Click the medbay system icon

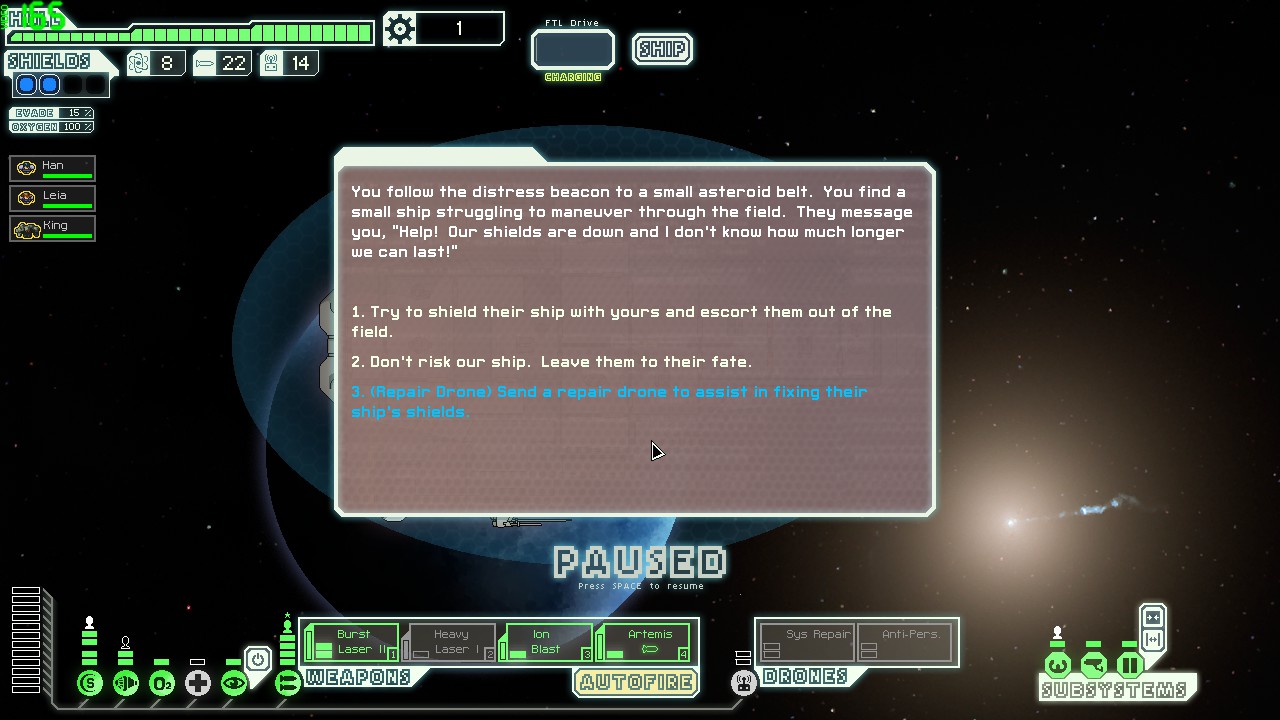point(197,684)
